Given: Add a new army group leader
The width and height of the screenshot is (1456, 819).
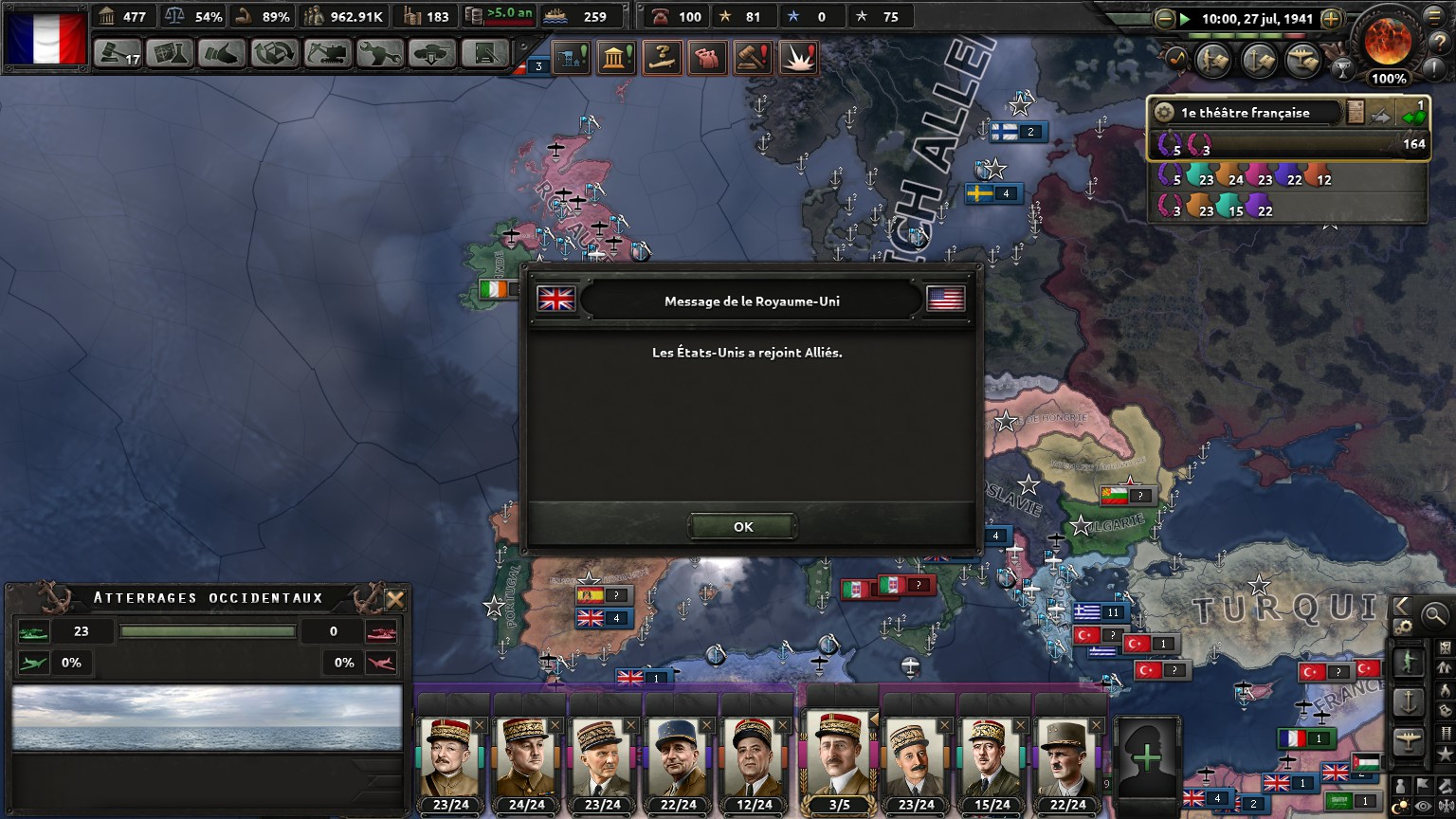Looking at the screenshot, I should [x=1147, y=758].
